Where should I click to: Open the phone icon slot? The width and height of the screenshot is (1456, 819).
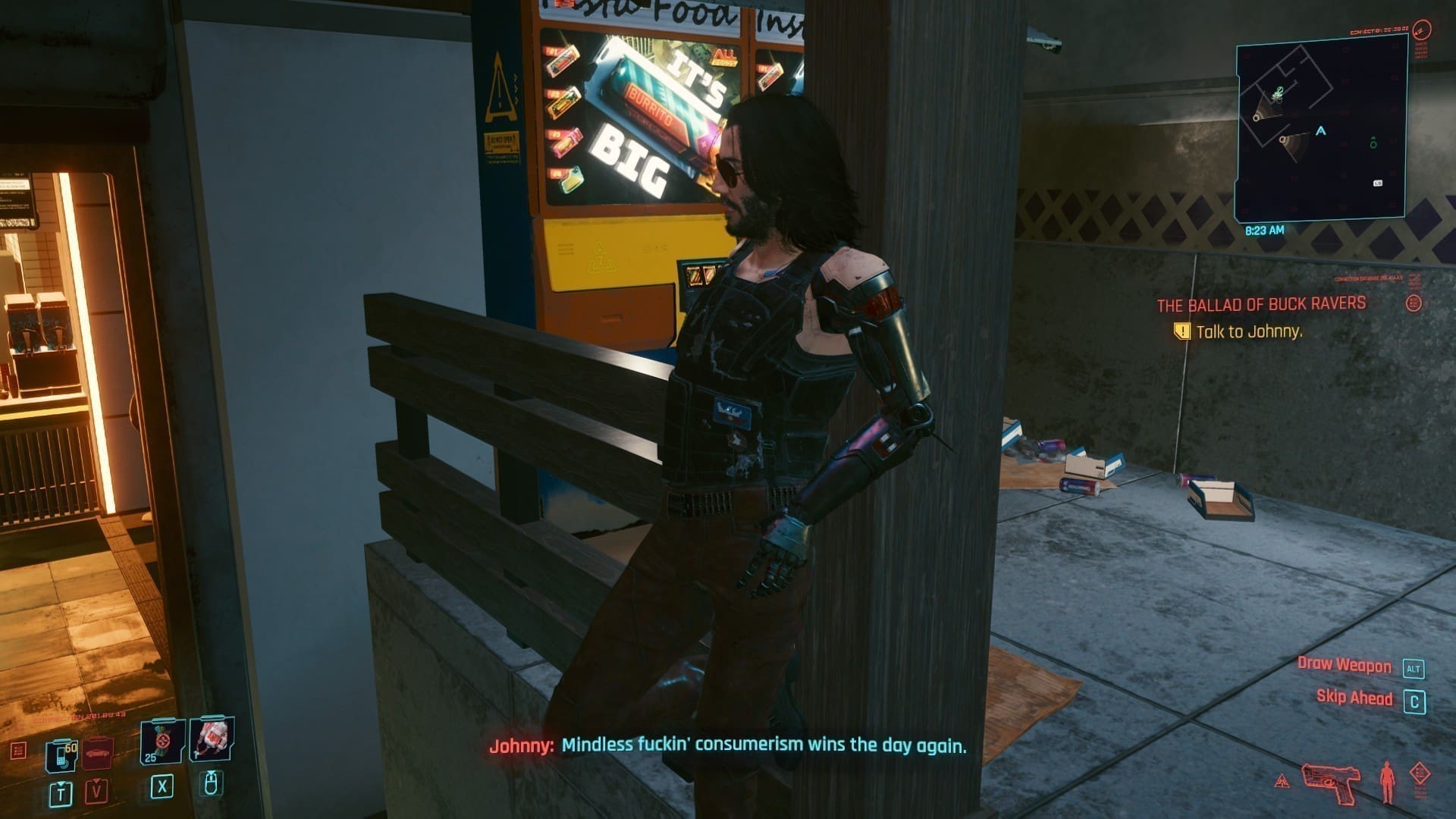click(61, 754)
